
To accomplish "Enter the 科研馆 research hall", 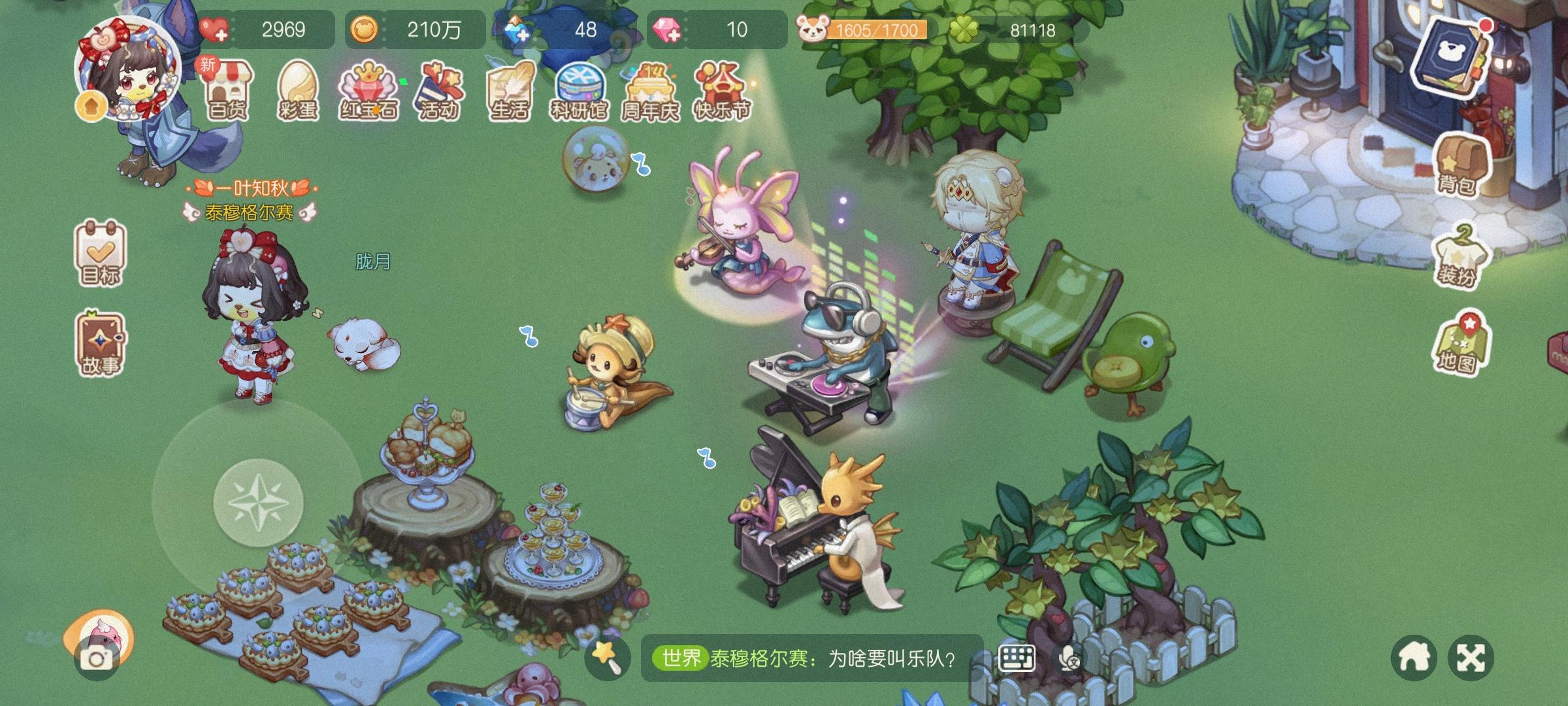I will pos(581,92).
